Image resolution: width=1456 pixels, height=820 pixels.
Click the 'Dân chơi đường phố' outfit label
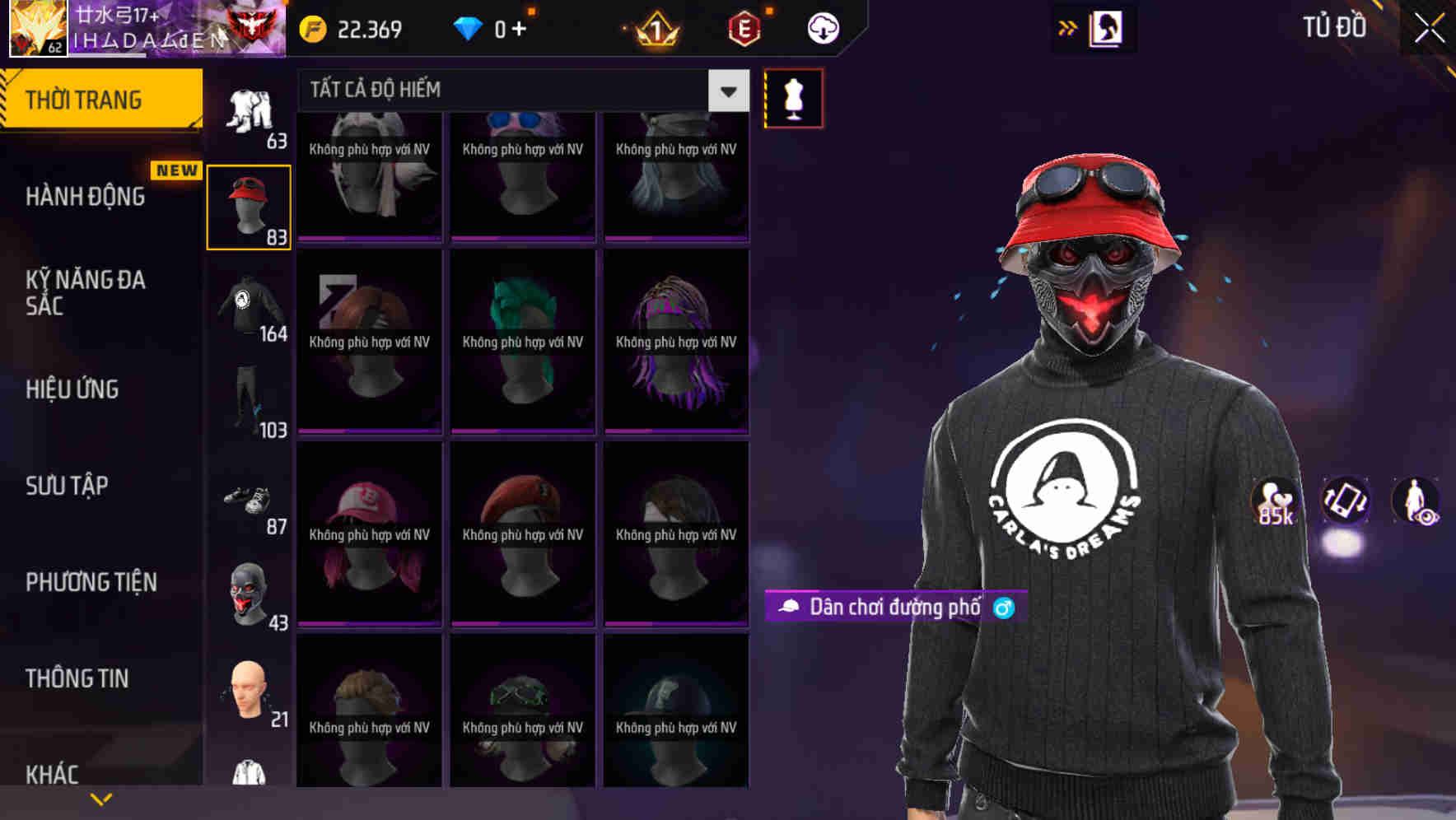point(894,608)
